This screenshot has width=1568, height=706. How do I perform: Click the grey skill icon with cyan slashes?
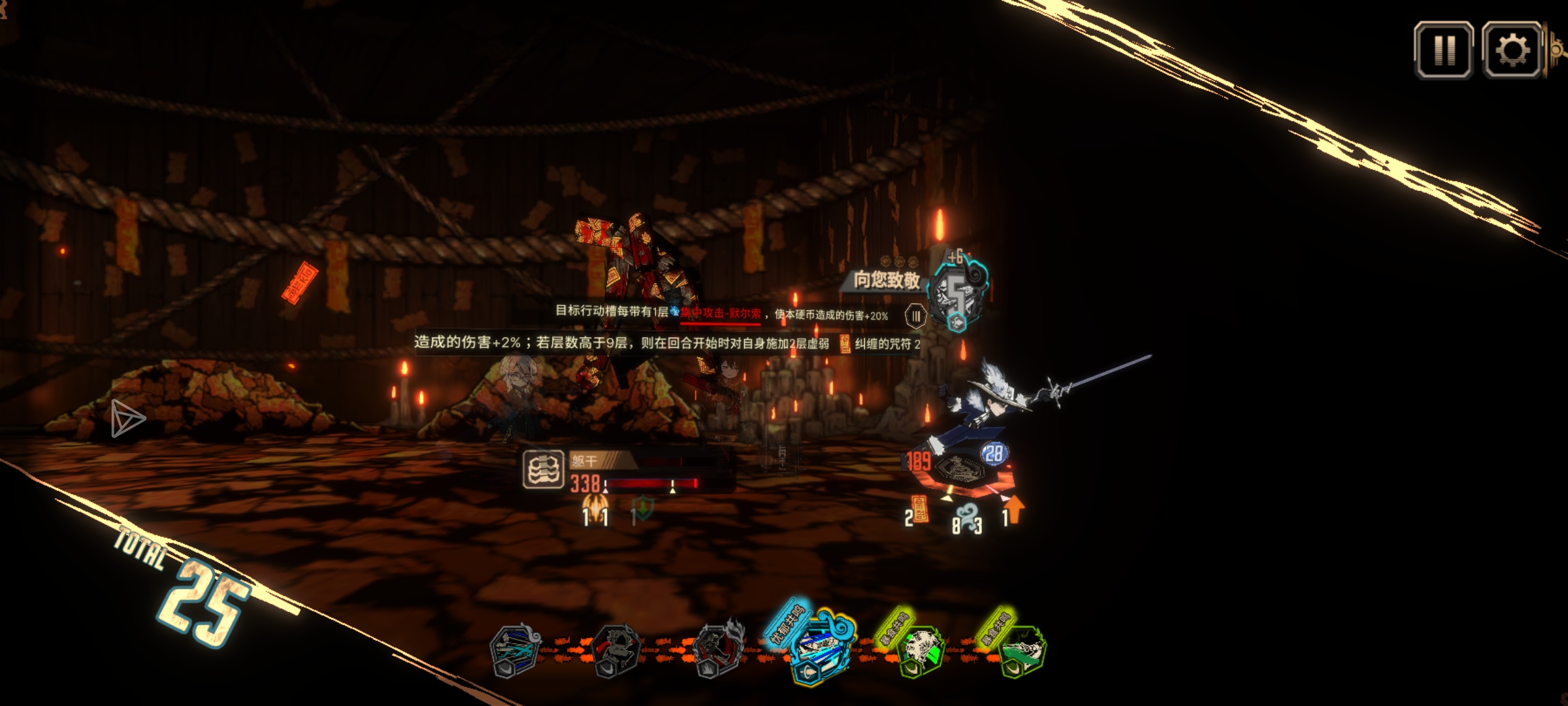516,650
